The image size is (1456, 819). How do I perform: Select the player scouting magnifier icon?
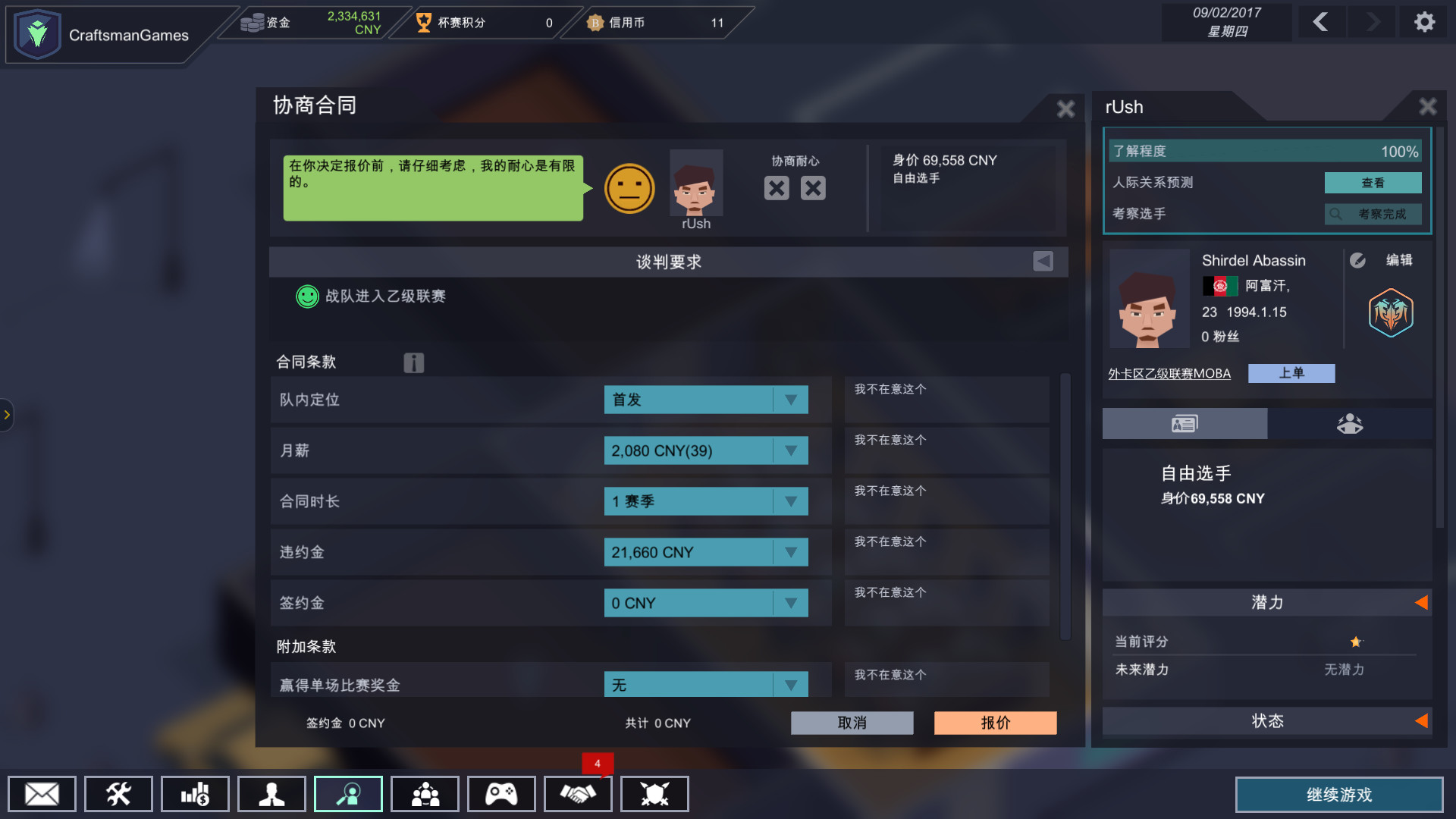[348, 794]
